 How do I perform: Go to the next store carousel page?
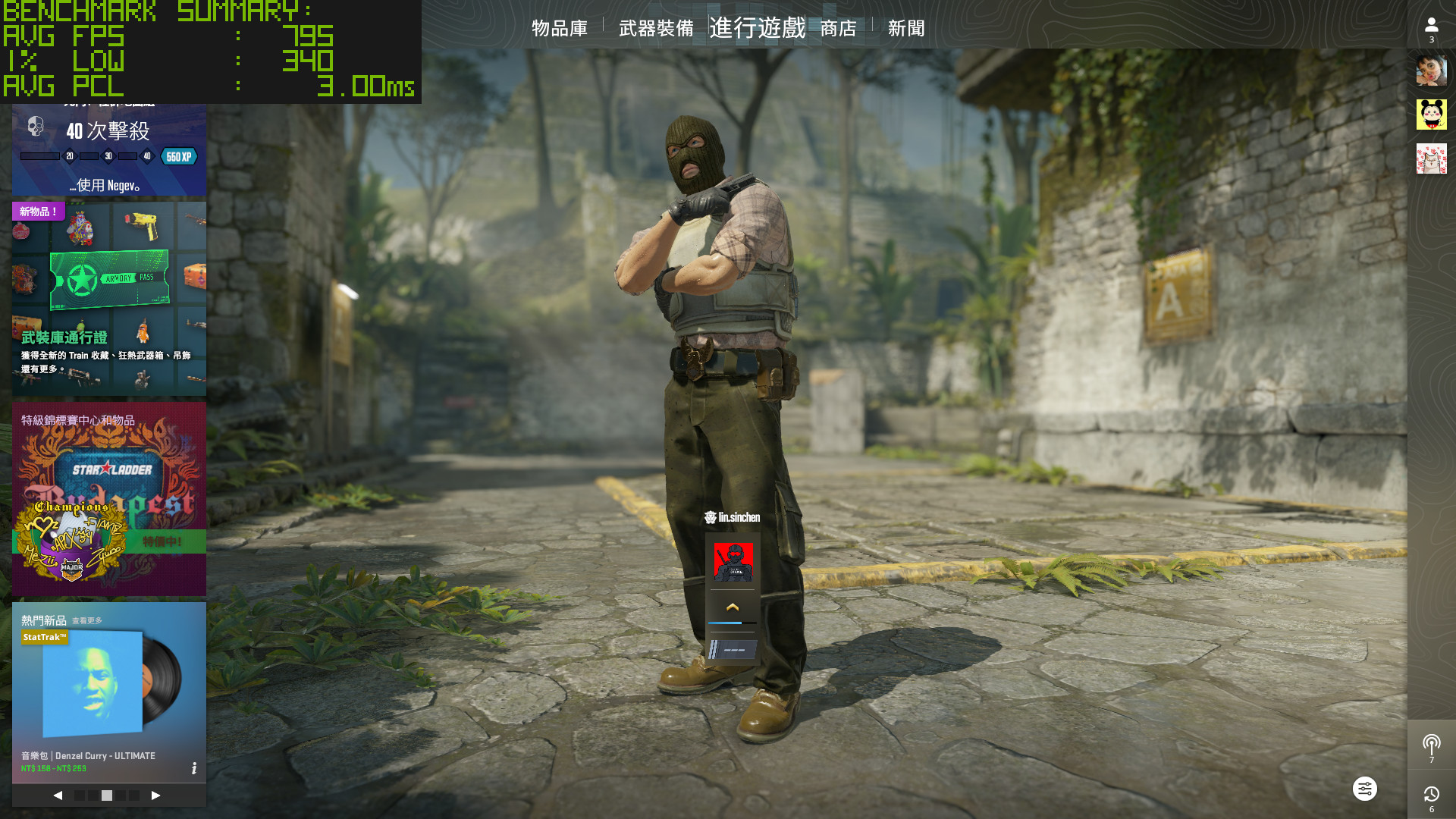pos(155,795)
